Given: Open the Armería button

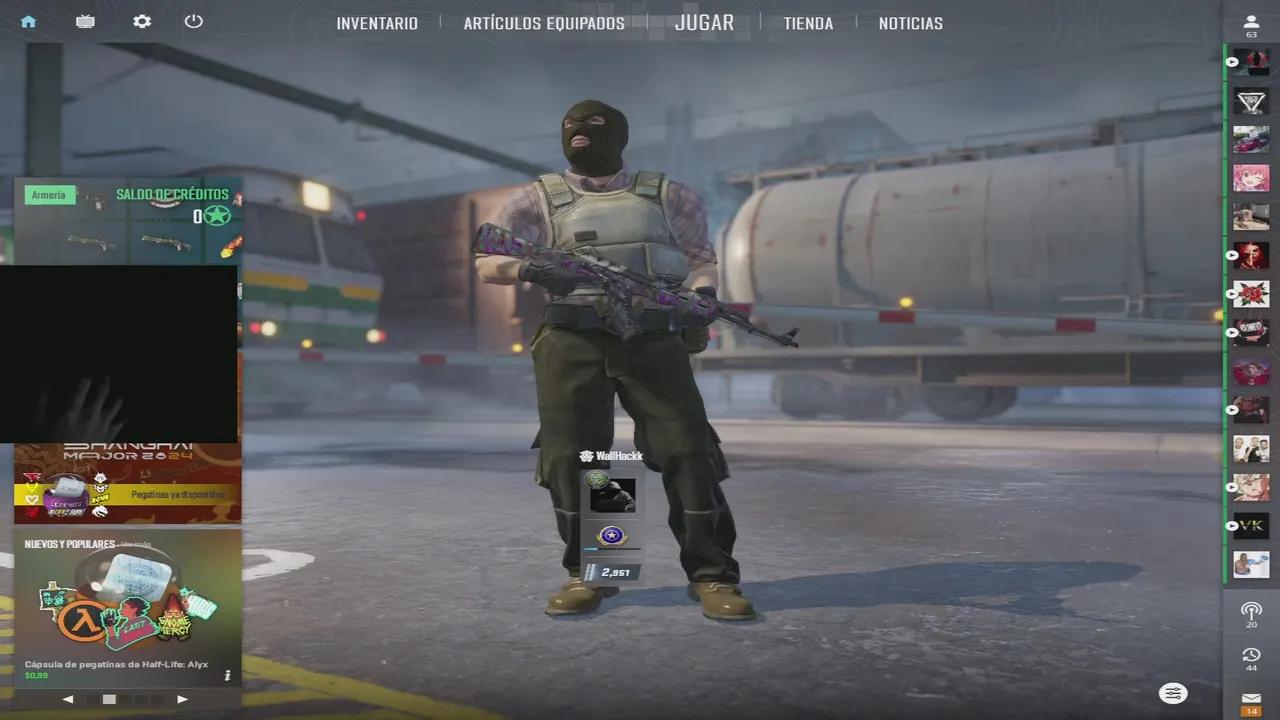Looking at the screenshot, I should coord(49,194).
